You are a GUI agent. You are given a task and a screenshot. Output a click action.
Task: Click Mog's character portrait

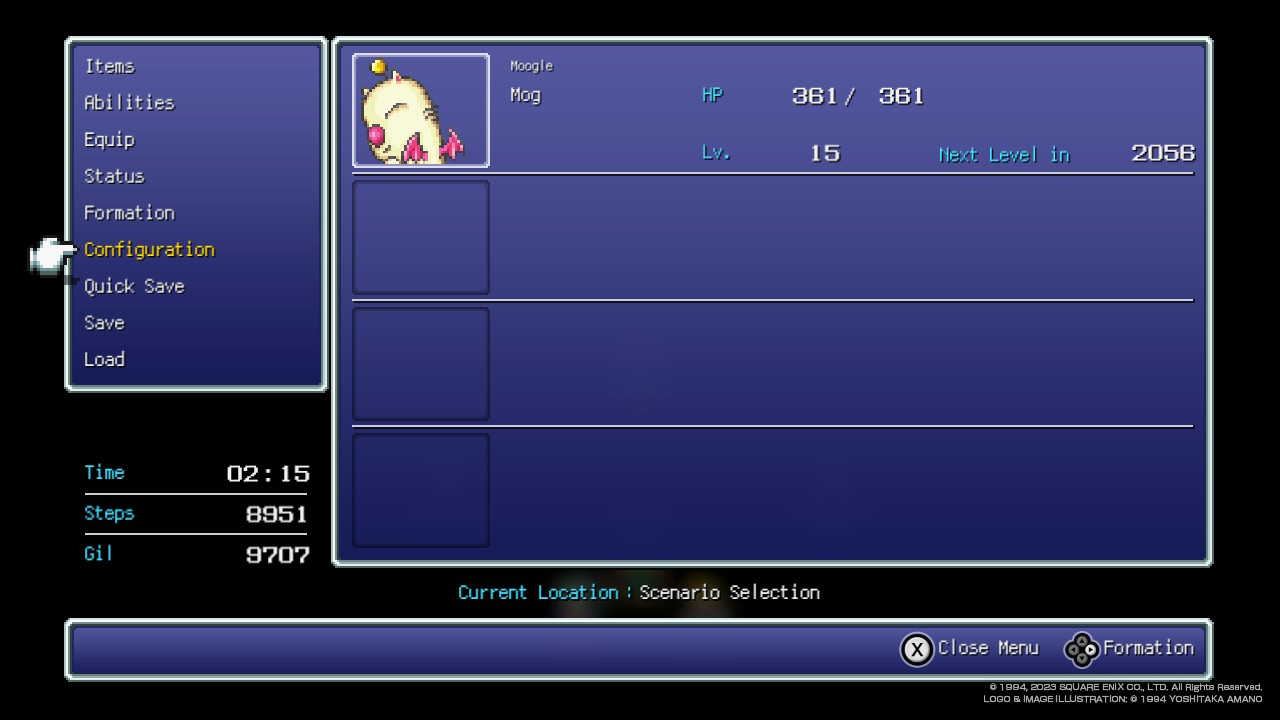[x=420, y=110]
